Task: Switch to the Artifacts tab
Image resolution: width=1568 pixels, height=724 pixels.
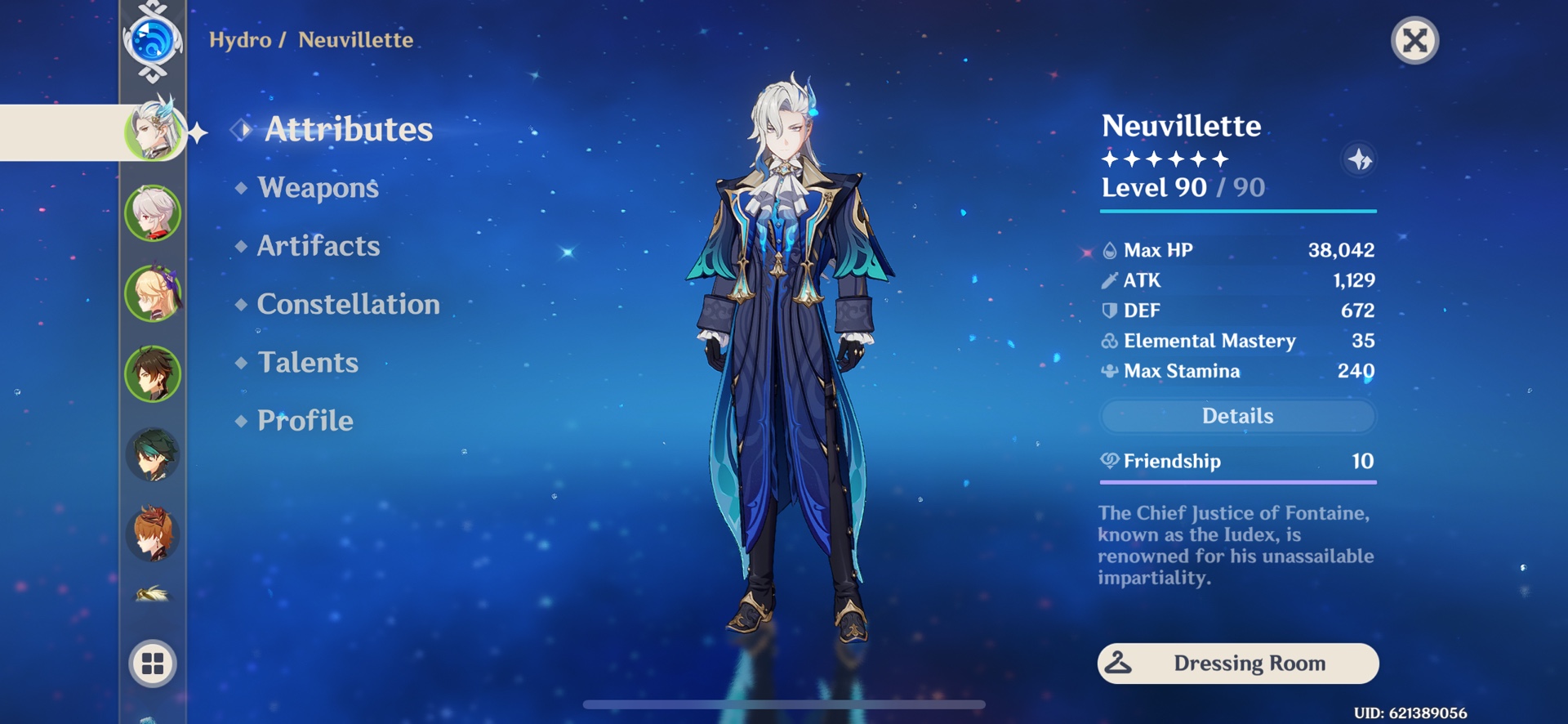Action: click(318, 246)
